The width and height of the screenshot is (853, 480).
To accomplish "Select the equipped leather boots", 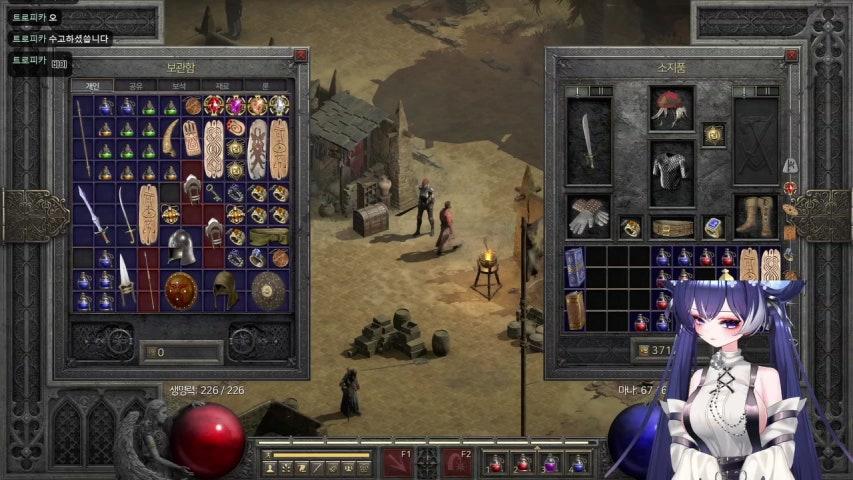I will click(x=755, y=215).
